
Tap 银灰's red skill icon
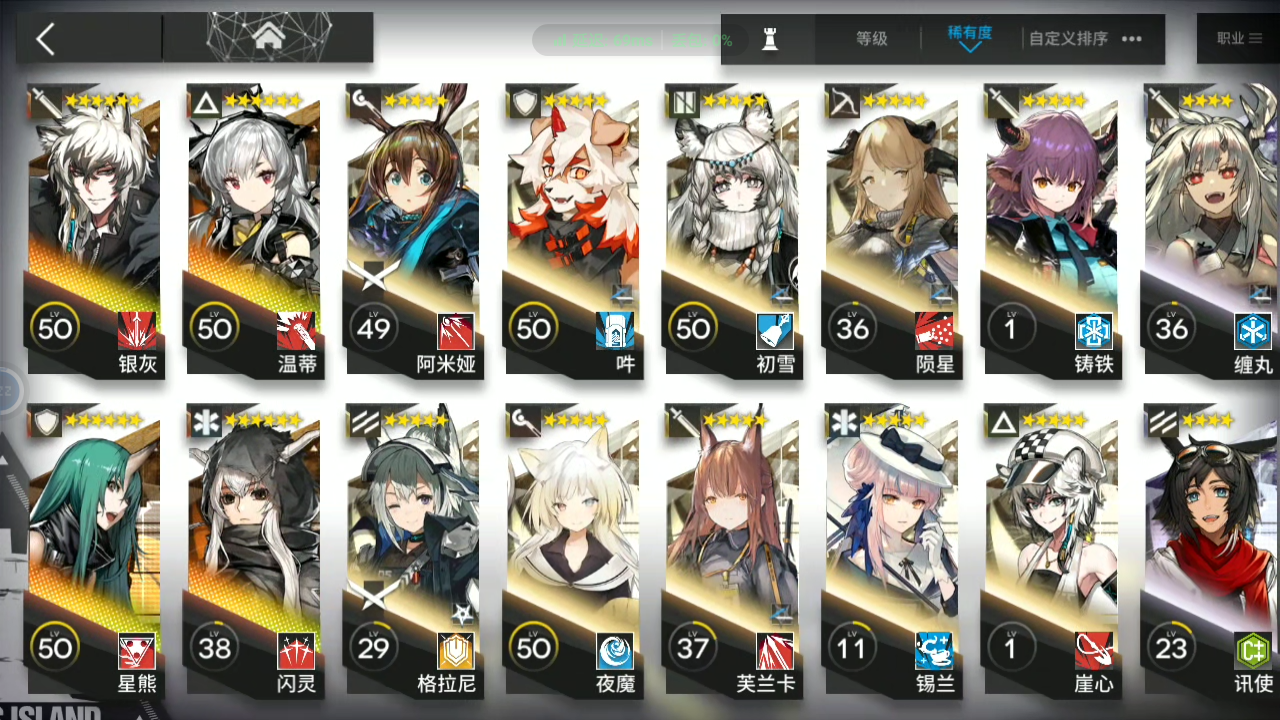[x=136, y=330]
